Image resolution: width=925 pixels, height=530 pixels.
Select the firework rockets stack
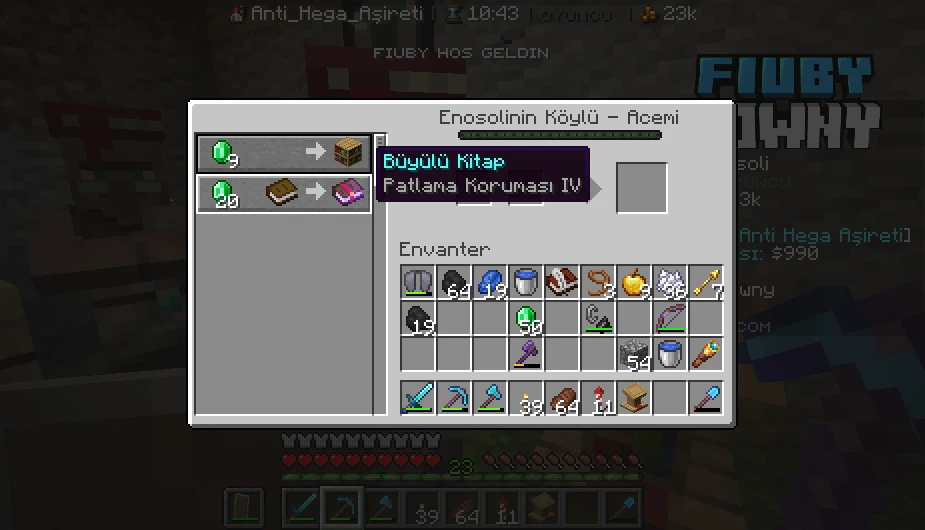click(x=597, y=397)
